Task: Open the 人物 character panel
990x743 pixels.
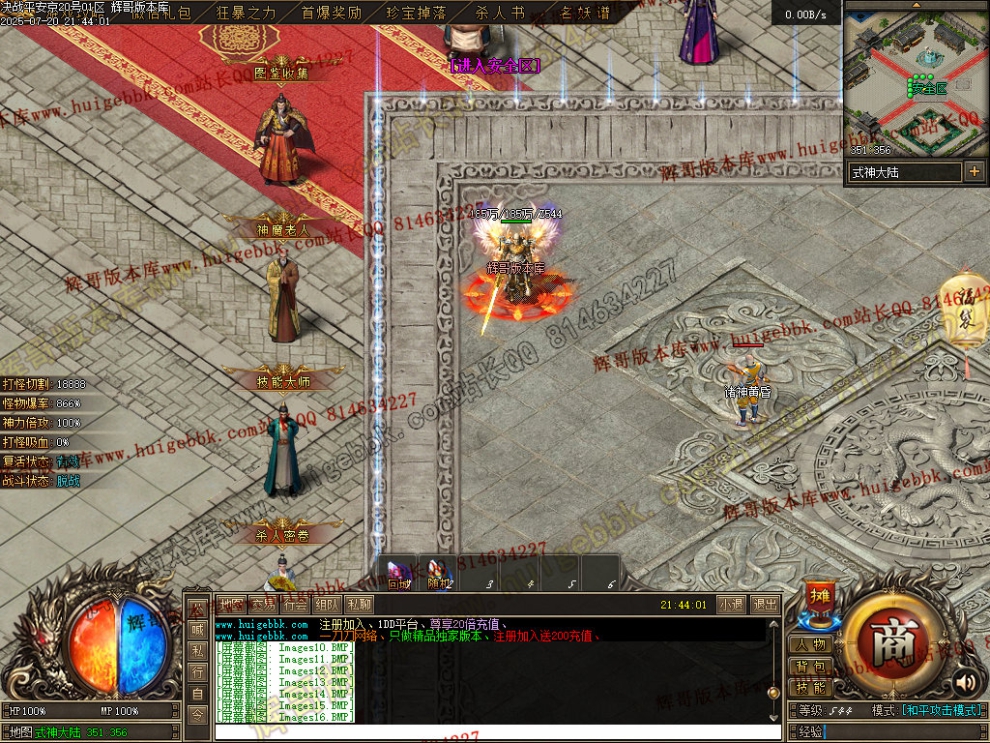Action: pyautogui.click(x=811, y=645)
